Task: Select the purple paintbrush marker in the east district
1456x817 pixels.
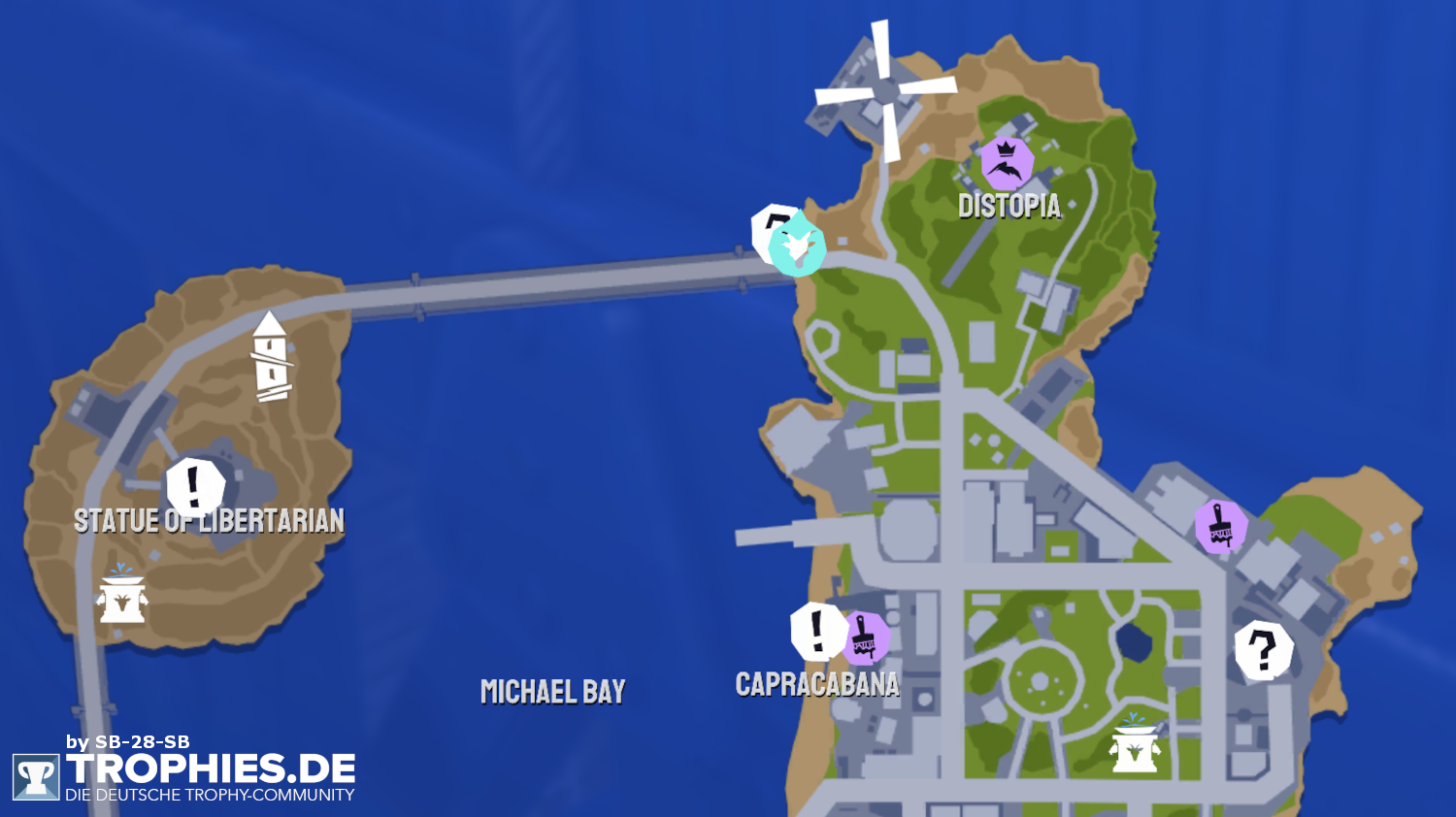Action: (x=1220, y=526)
